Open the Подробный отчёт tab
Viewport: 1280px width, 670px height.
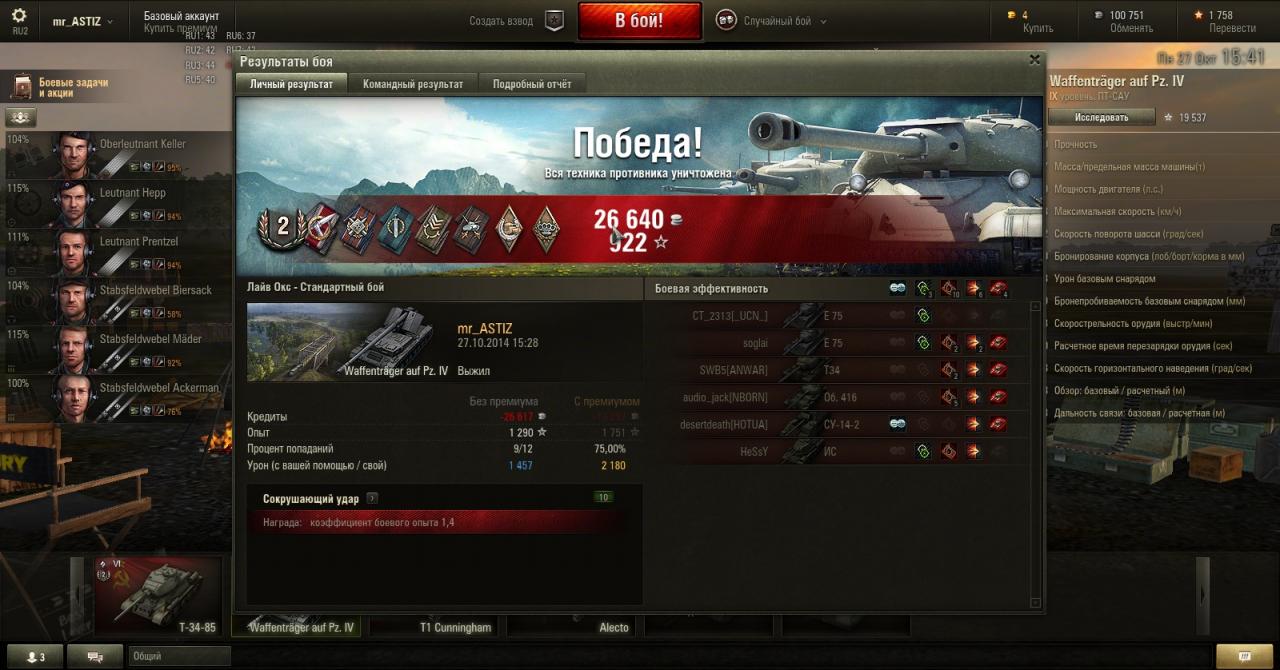[x=532, y=84]
